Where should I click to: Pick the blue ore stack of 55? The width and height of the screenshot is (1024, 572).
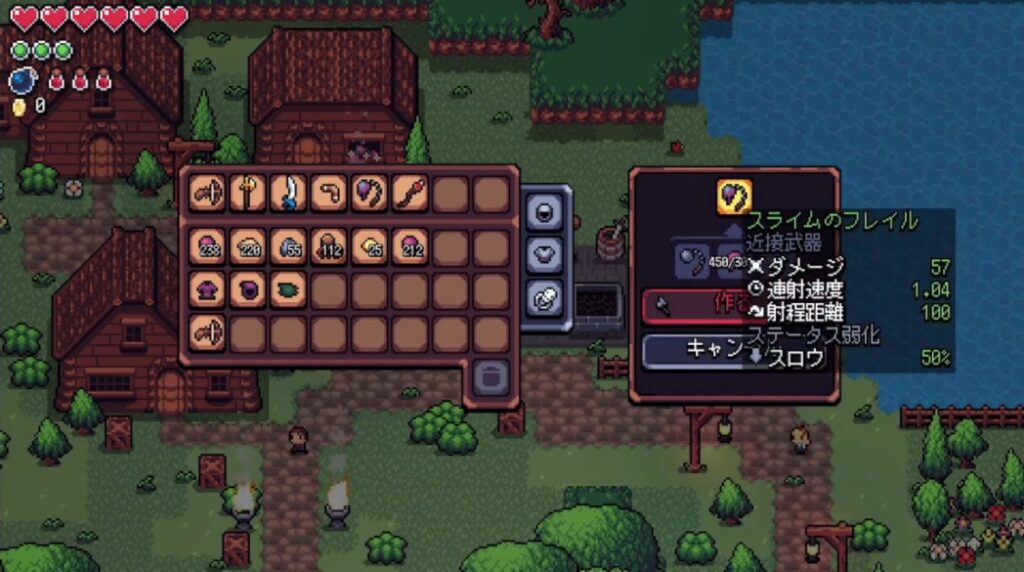tap(288, 247)
